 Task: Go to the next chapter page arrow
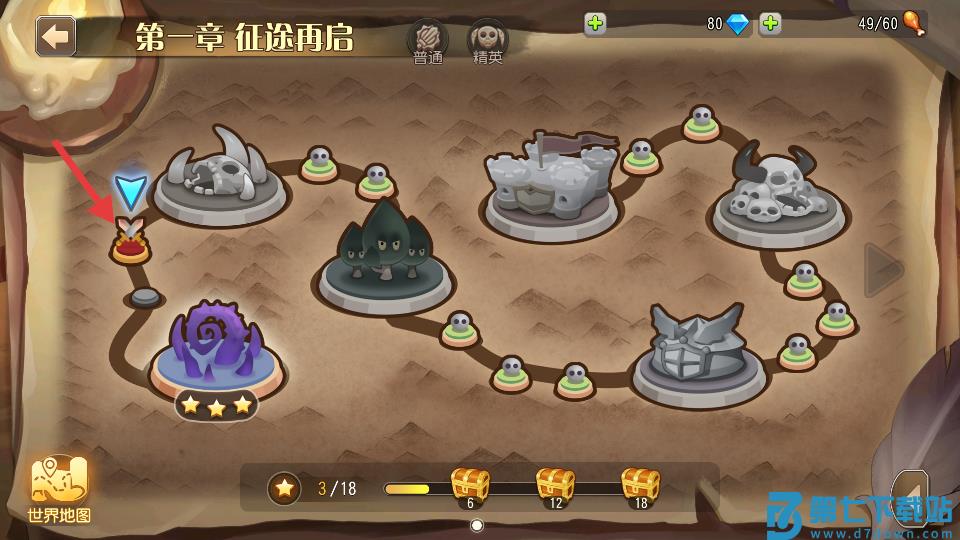[883, 269]
